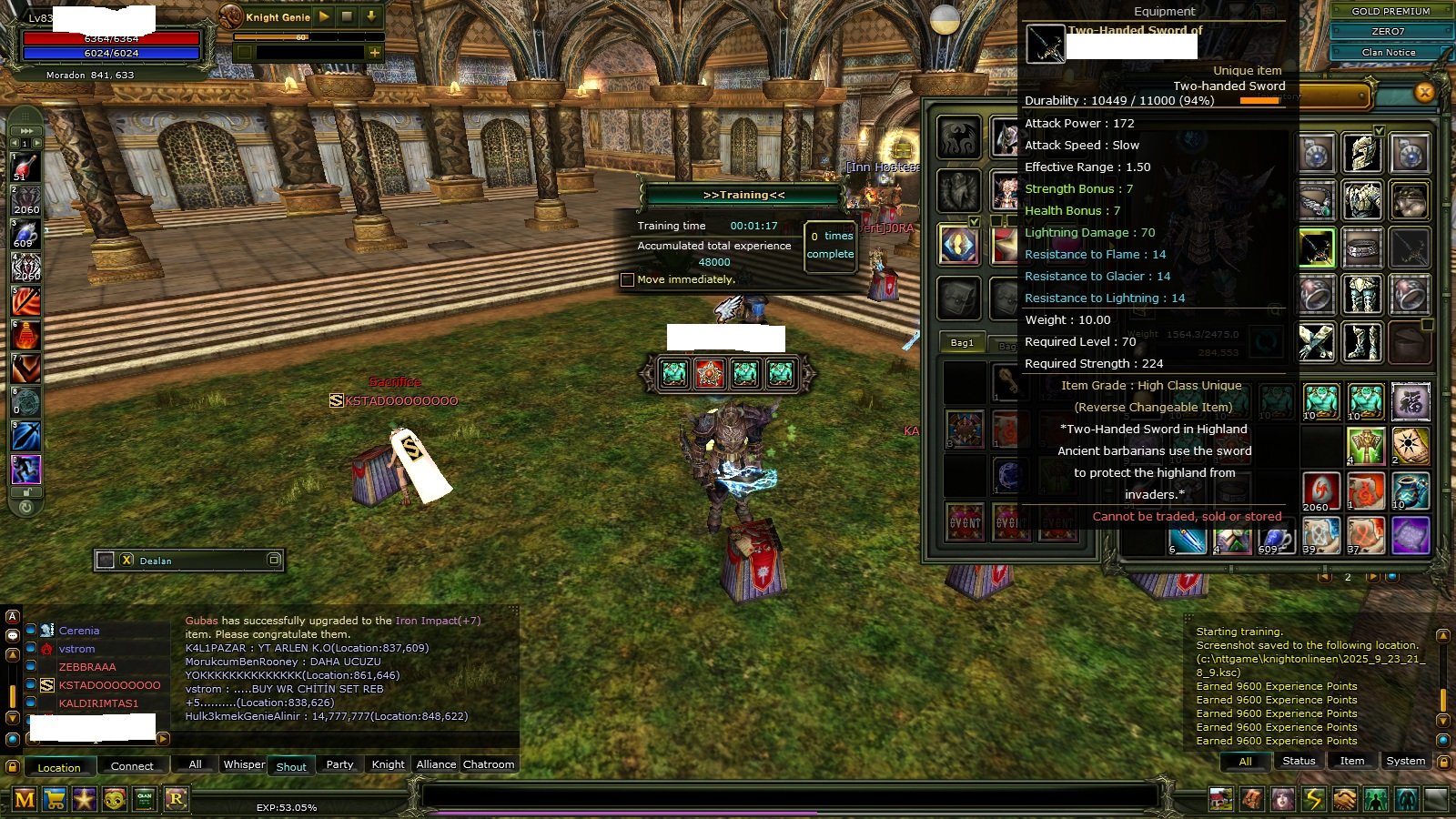Select the Shout chat tab
The width and height of the screenshot is (1456, 819).
pyautogui.click(x=290, y=766)
